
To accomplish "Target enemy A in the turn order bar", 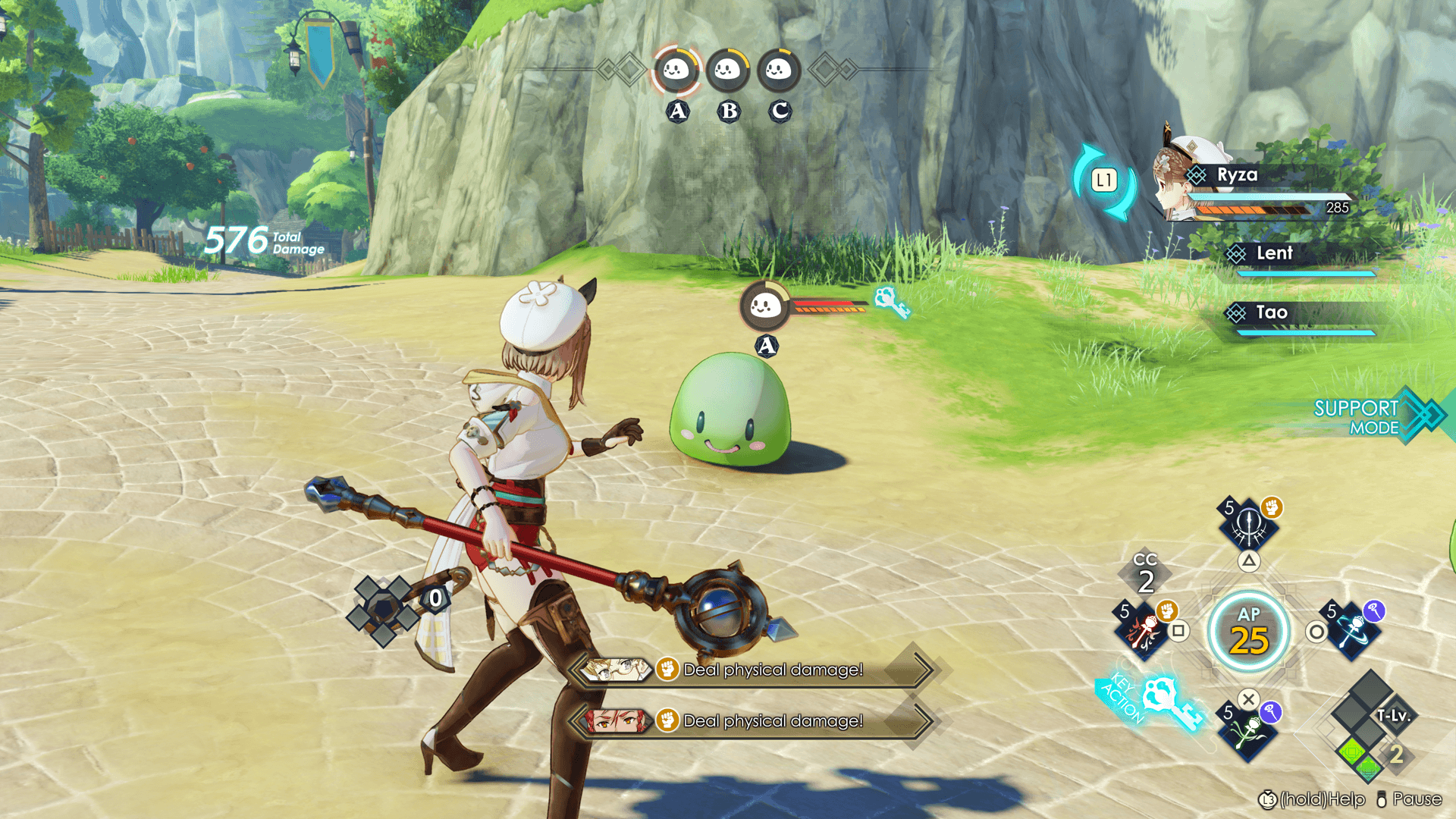I will point(676,71).
